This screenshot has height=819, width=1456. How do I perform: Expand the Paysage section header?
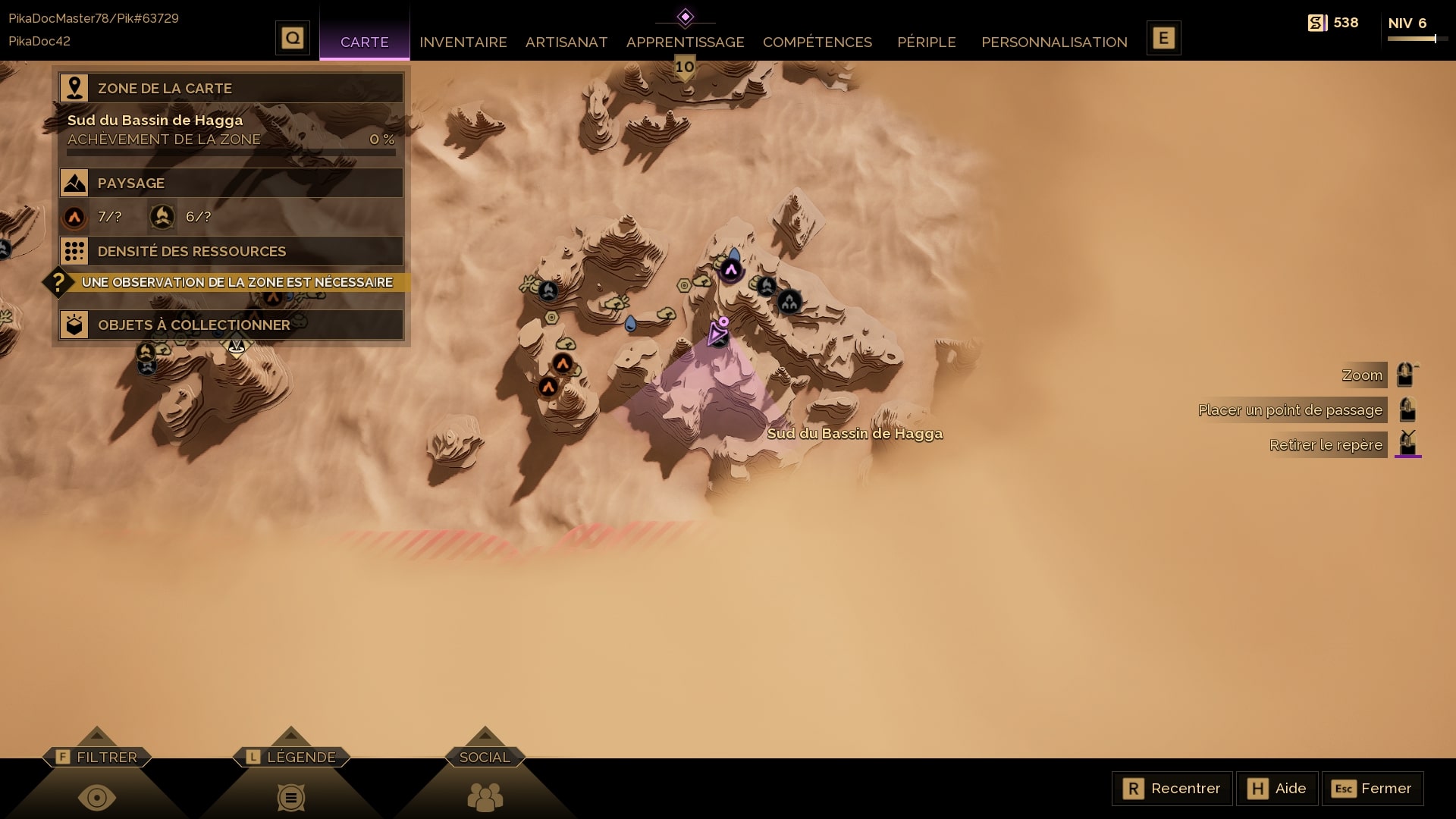point(231,183)
